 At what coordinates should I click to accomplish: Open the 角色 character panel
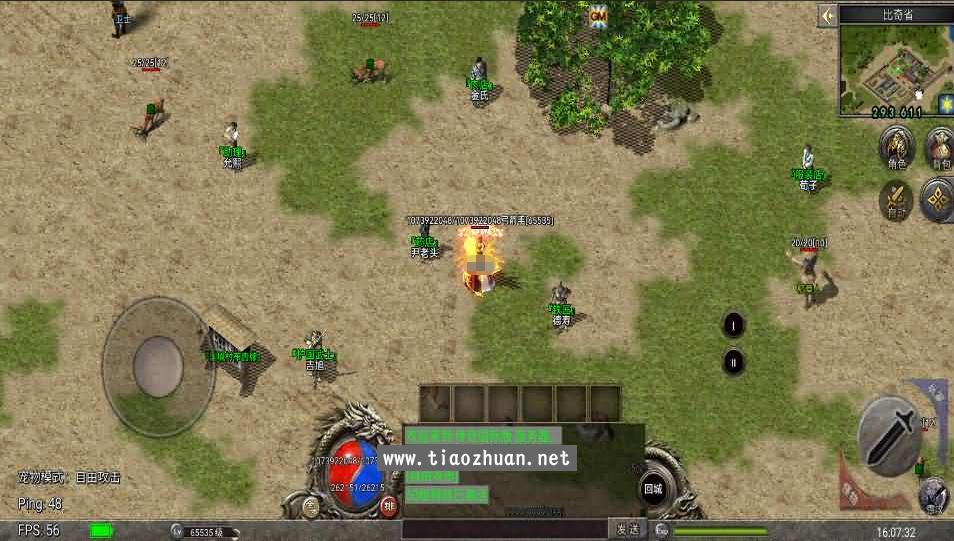[x=895, y=150]
